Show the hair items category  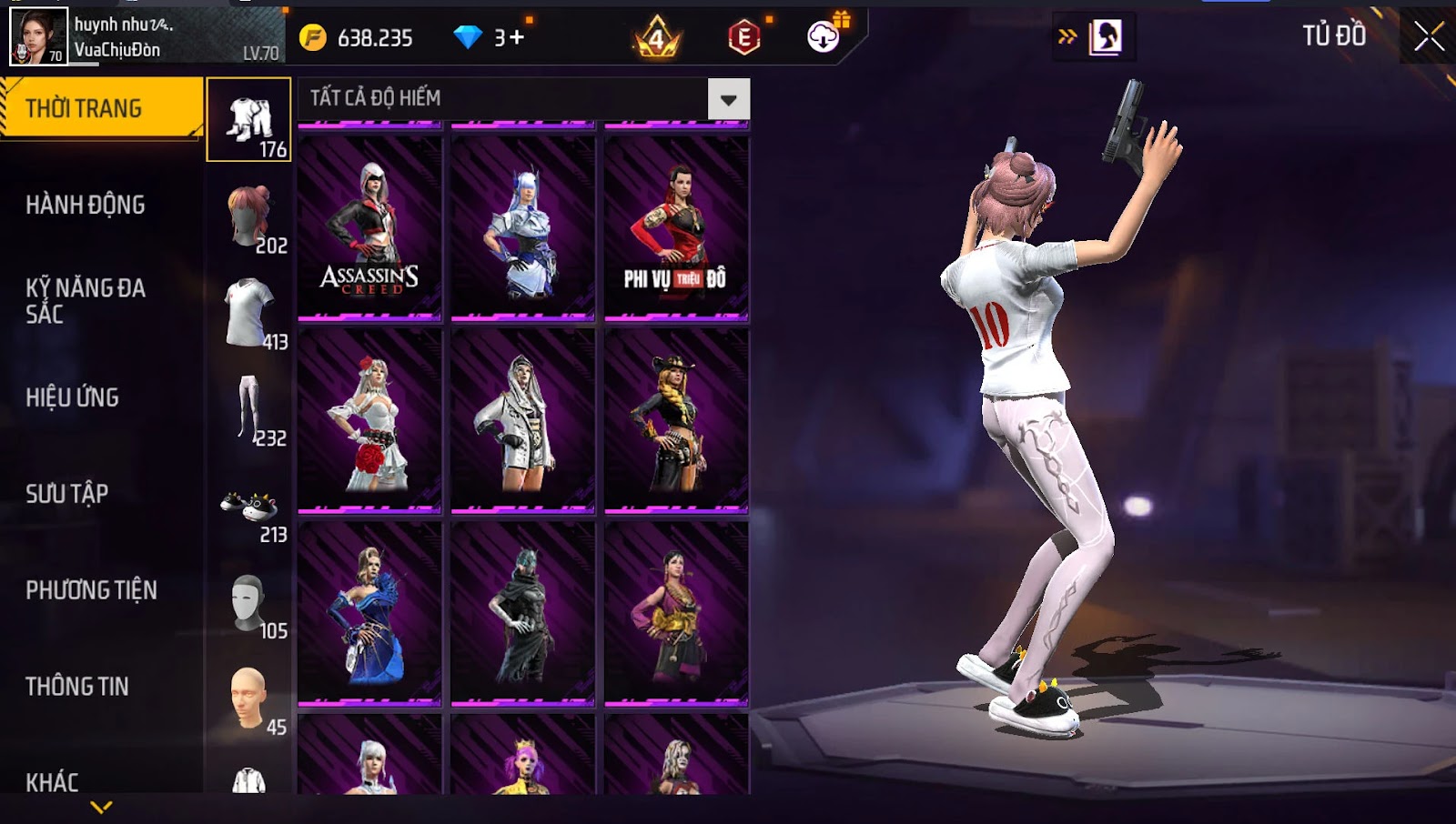click(249, 216)
